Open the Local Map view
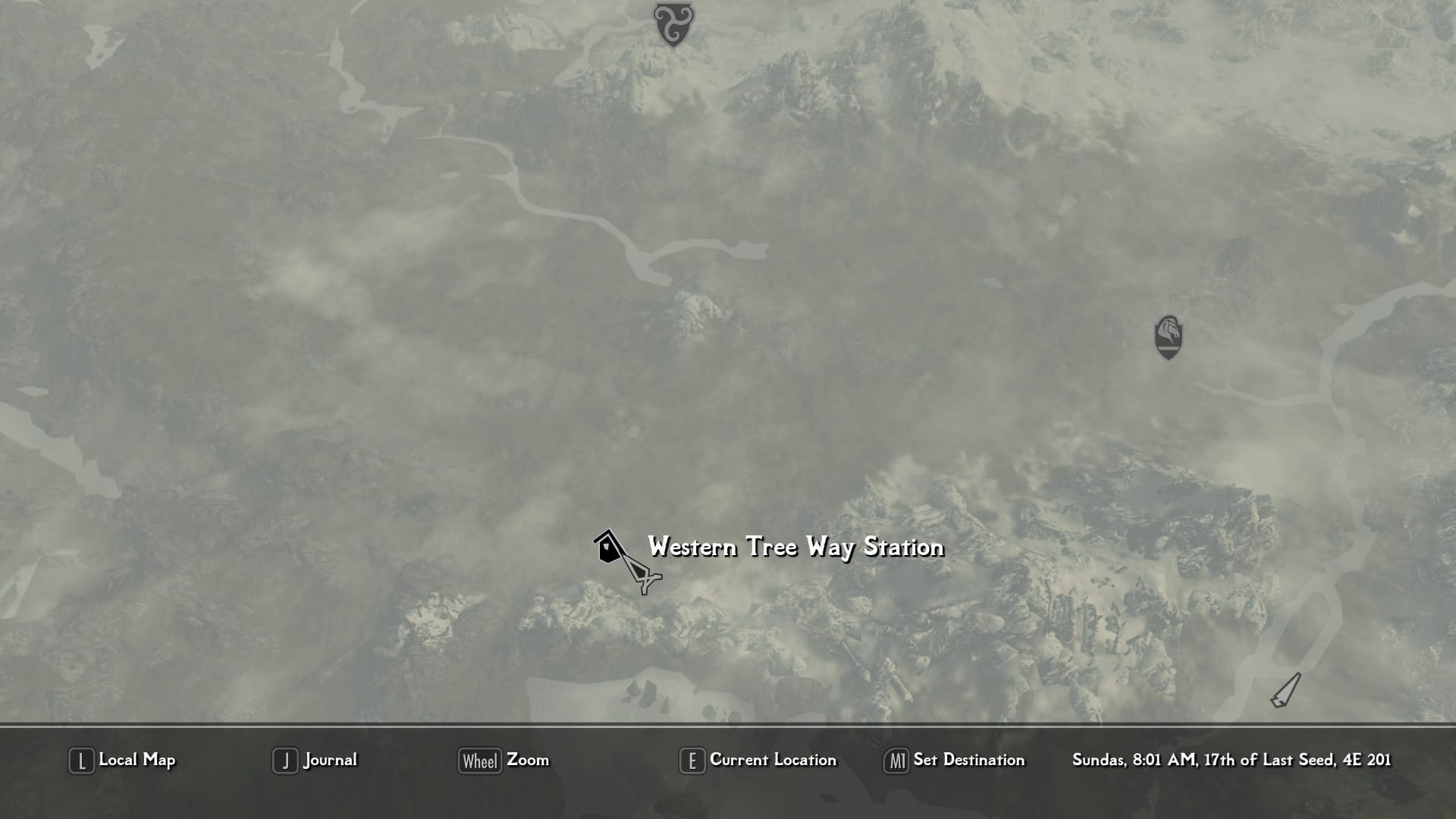The image size is (1456, 819). (123, 760)
